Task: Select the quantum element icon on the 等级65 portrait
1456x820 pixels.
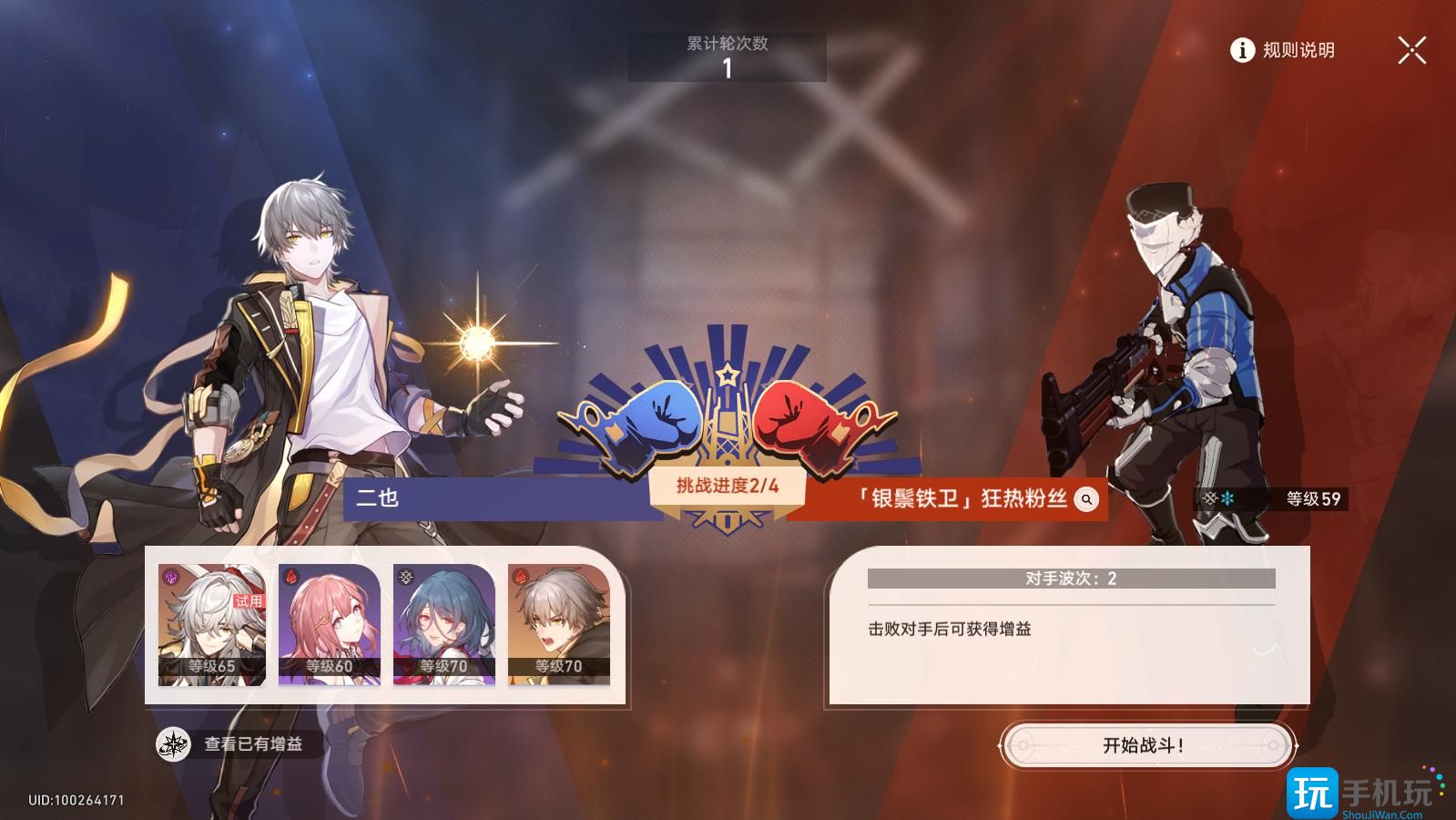Action: pyautogui.click(x=169, y=577)
